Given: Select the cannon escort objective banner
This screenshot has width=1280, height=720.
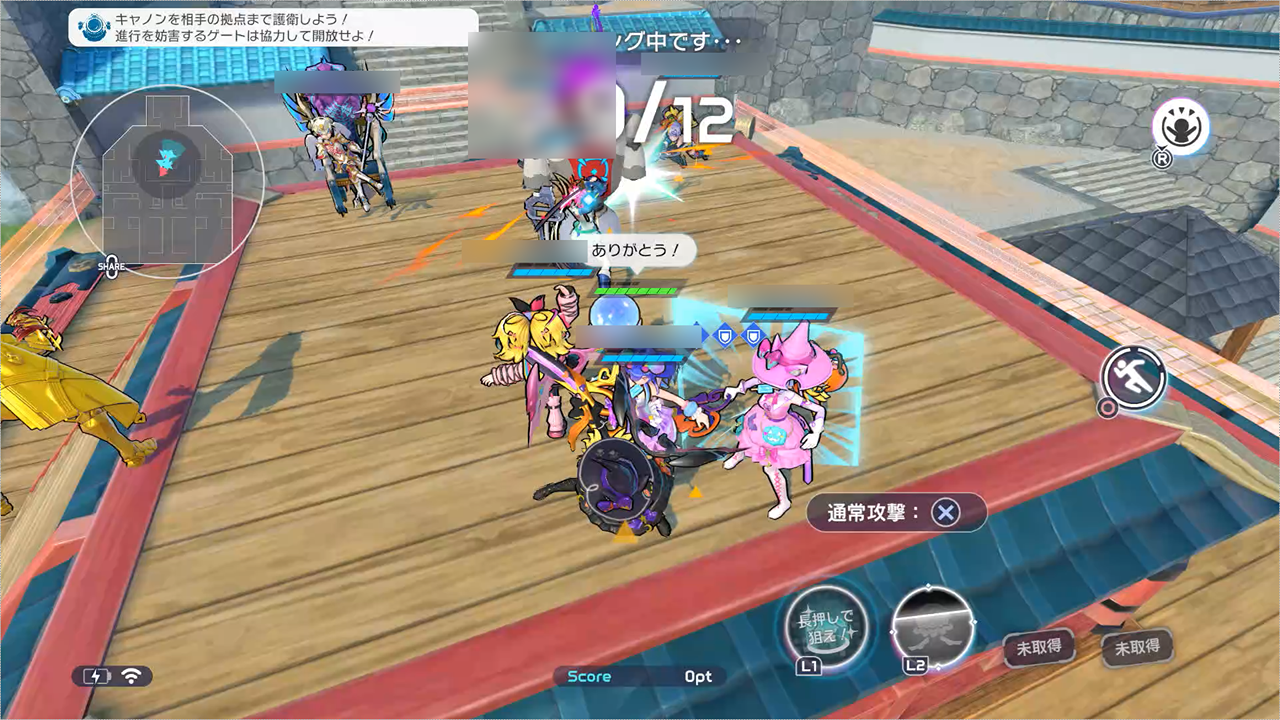Looking at the screenshot, I should click(x=273, y=27).
